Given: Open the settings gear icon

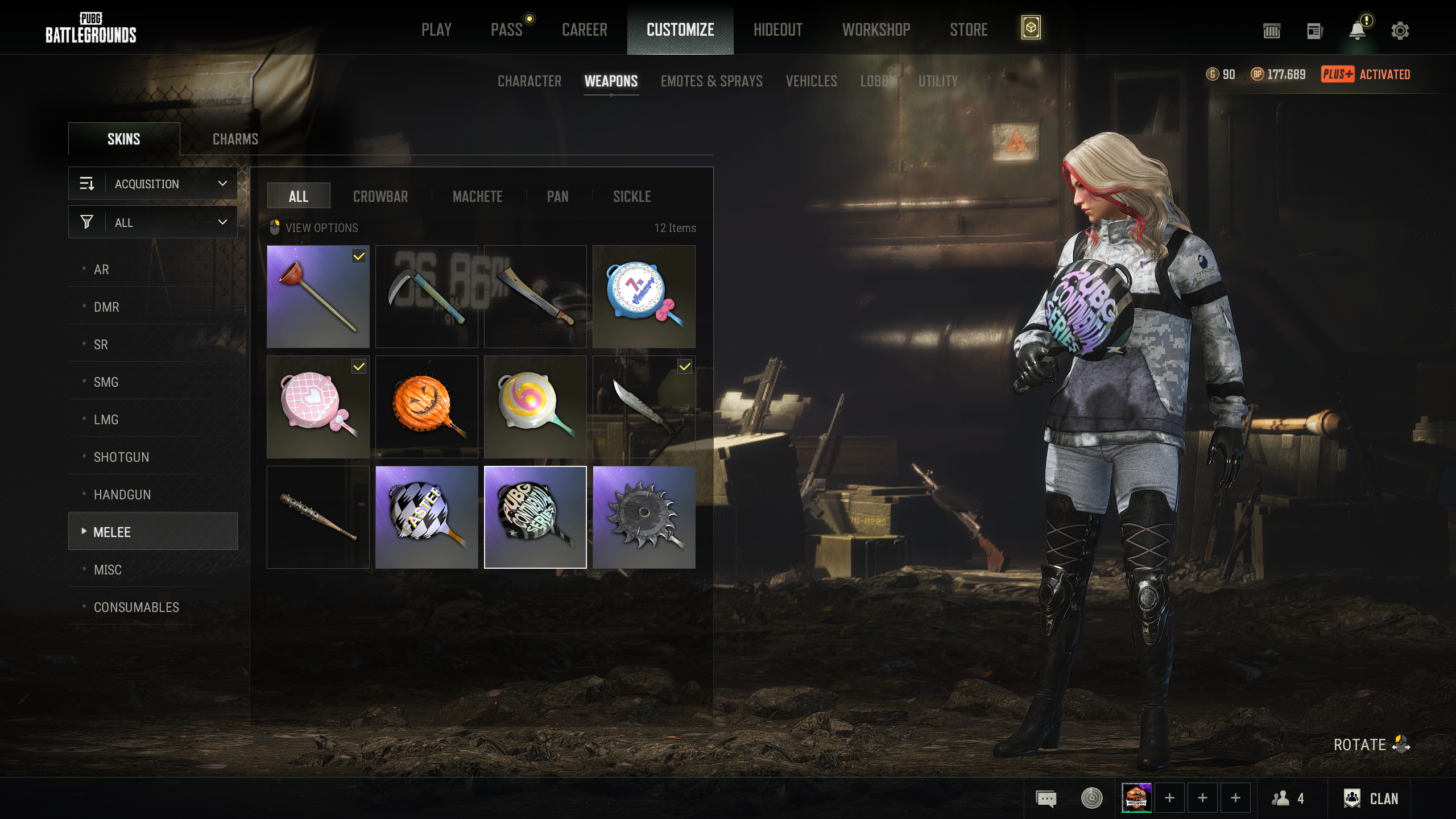Looking at the screenshot, I should [x=1400, y=31].
